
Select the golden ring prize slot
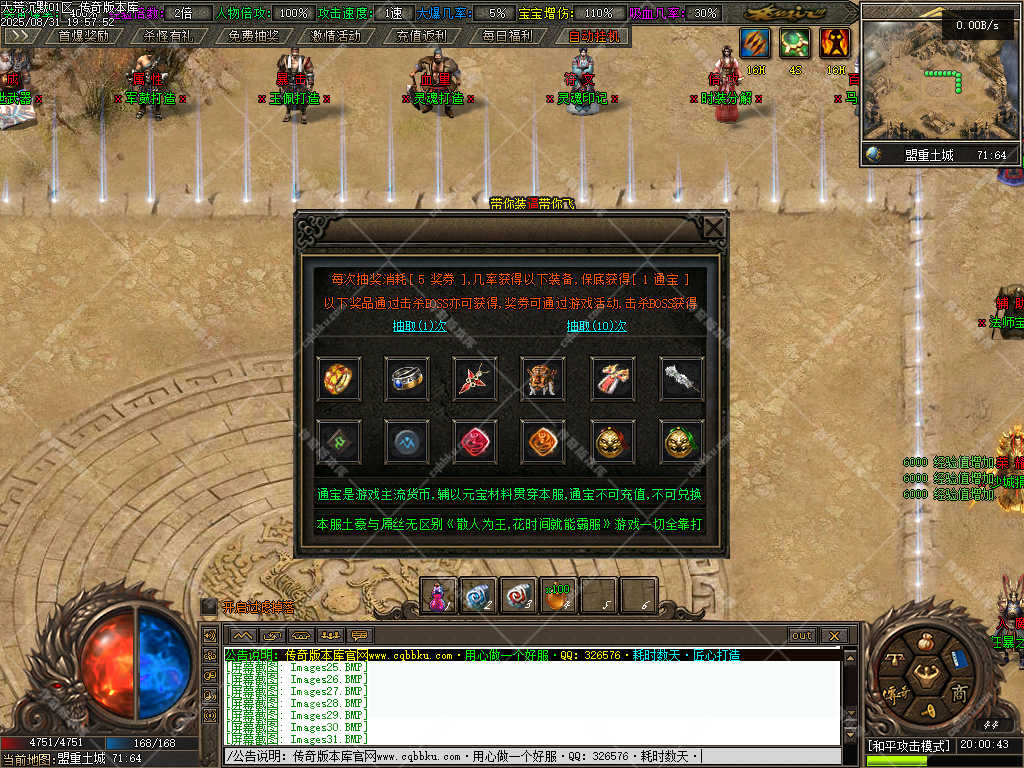[x=339, y=378]
